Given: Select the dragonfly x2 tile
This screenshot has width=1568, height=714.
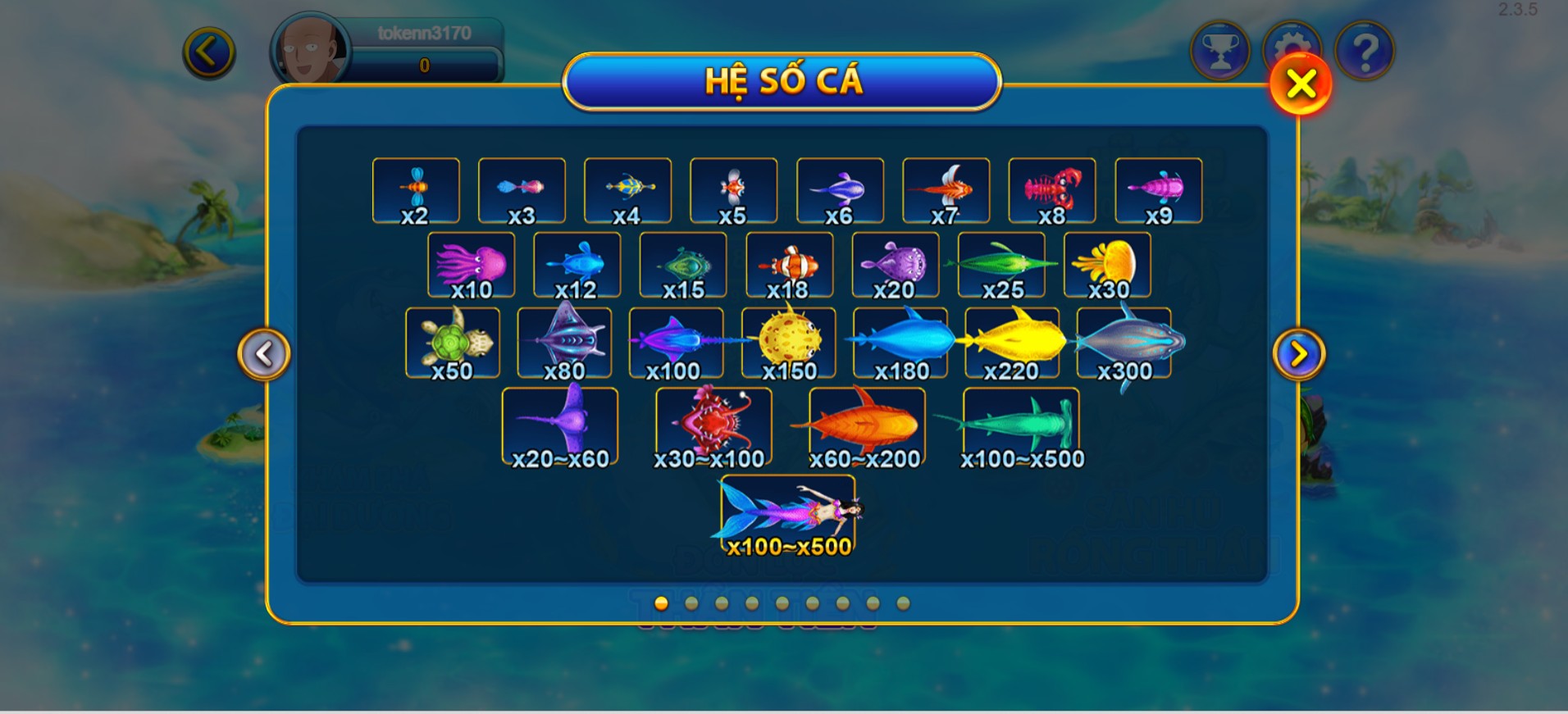Looking at the screenshot, I should click(x=416, y=191).
